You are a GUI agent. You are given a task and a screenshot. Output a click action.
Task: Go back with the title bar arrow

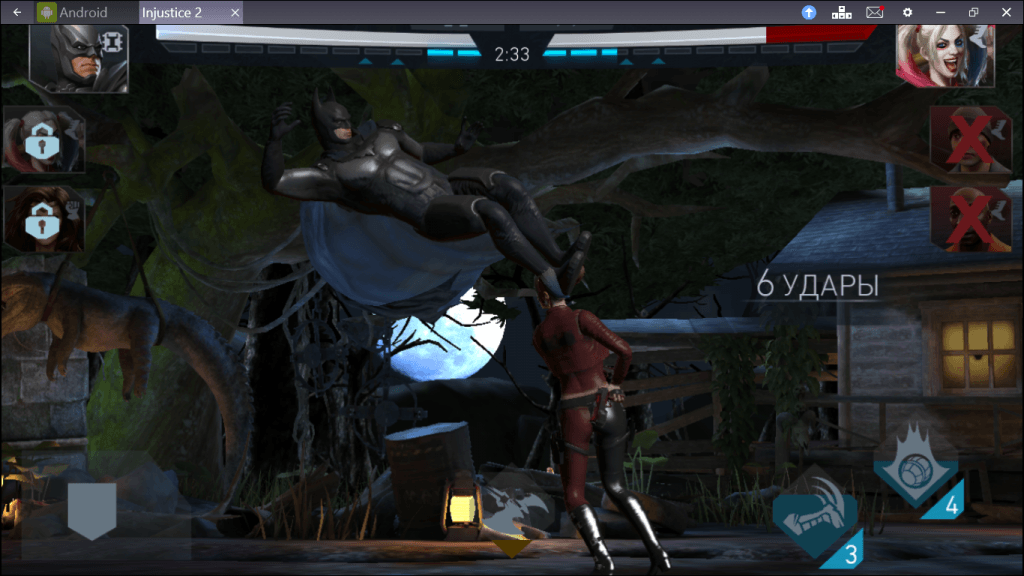17,12
